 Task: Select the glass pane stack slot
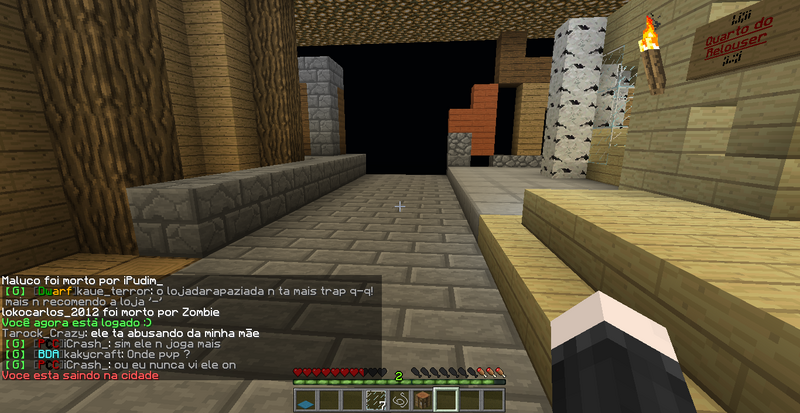click(x=376, y=401)
